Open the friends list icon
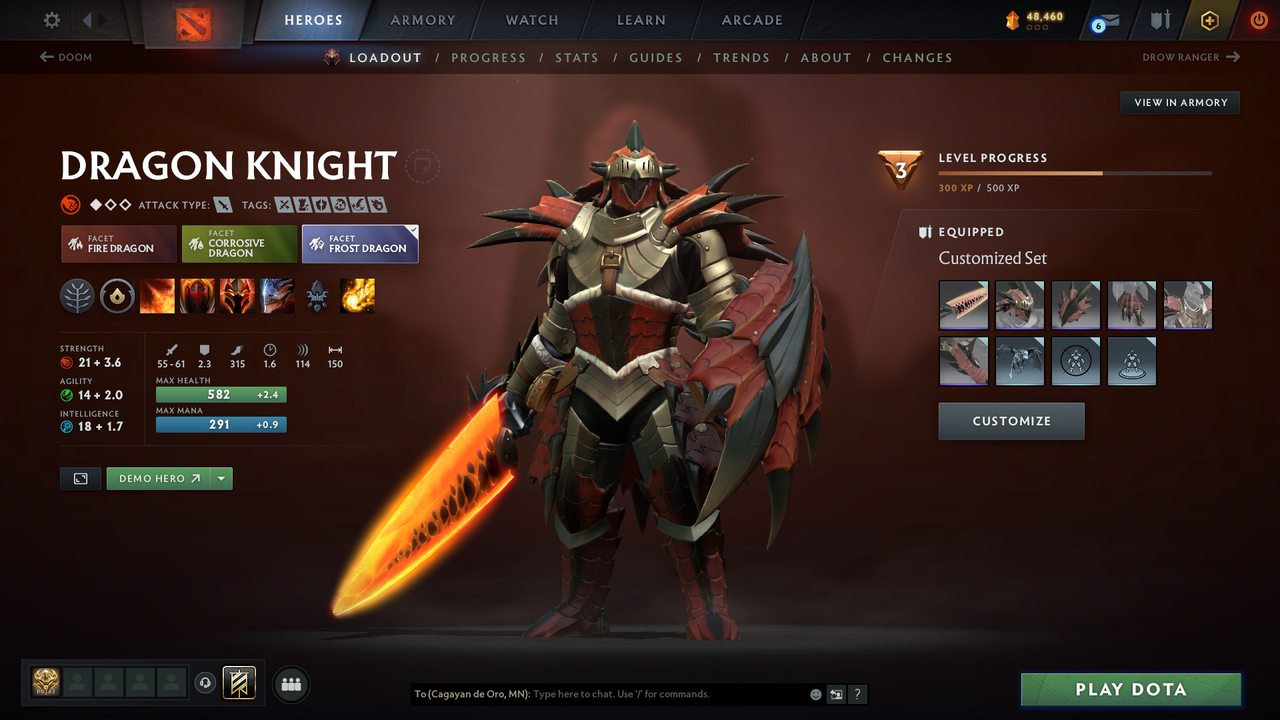The height and width of the screenshot is (720, 1280). [290, 684]
